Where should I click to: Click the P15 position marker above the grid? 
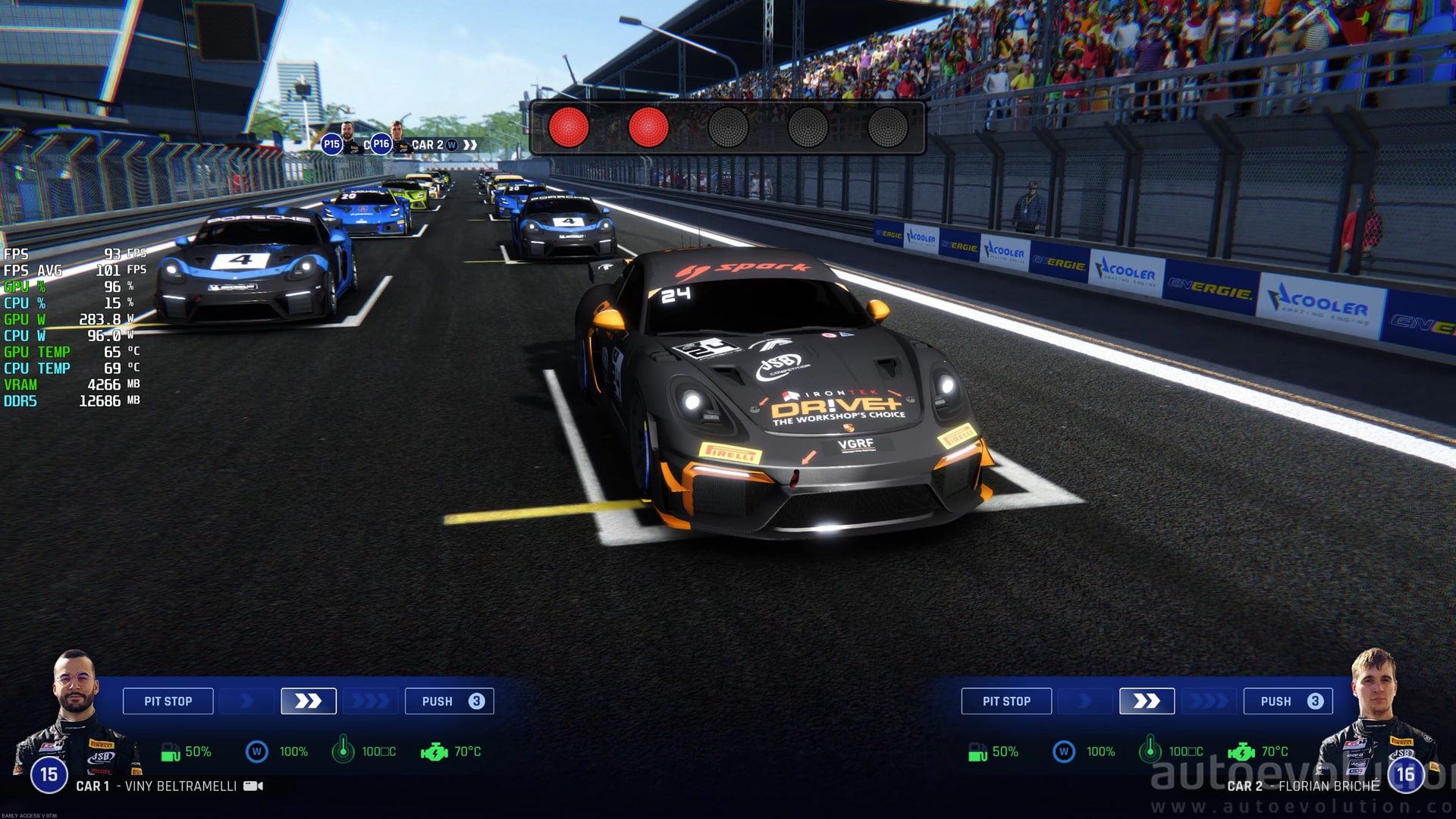(x=332, y=144)
